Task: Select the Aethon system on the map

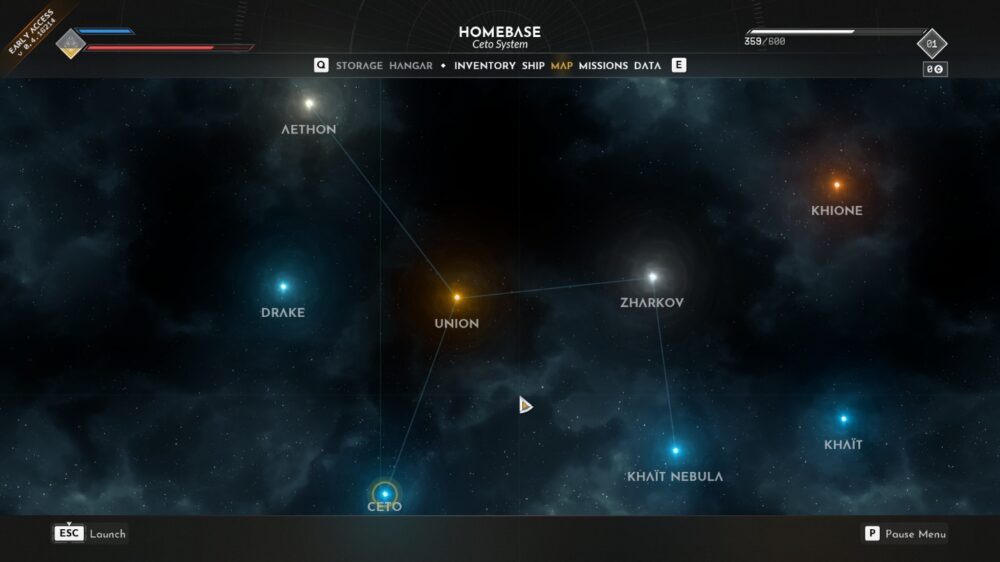Action: pos(309,103)
